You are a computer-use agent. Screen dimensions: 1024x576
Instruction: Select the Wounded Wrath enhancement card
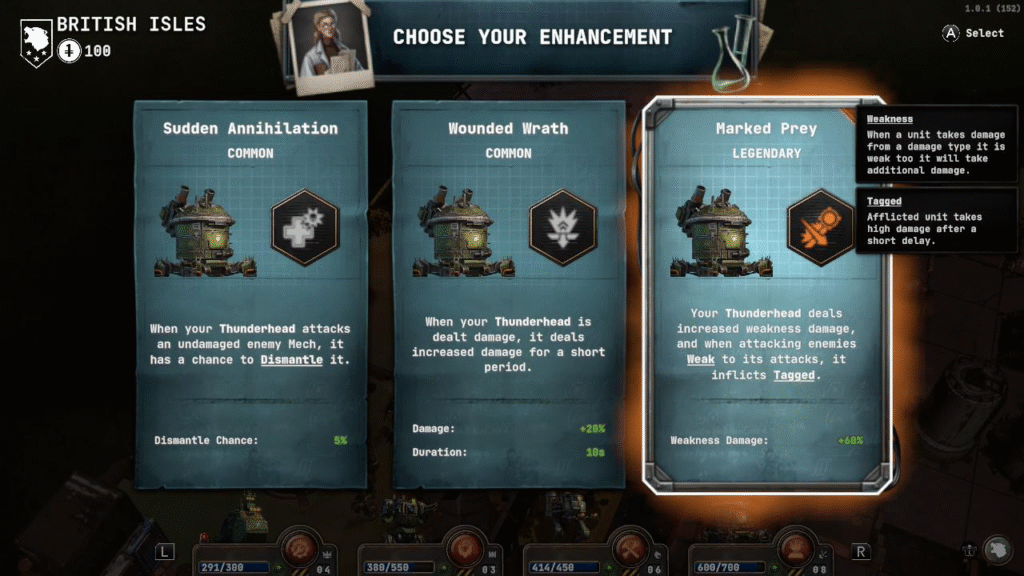pos(509,293)
